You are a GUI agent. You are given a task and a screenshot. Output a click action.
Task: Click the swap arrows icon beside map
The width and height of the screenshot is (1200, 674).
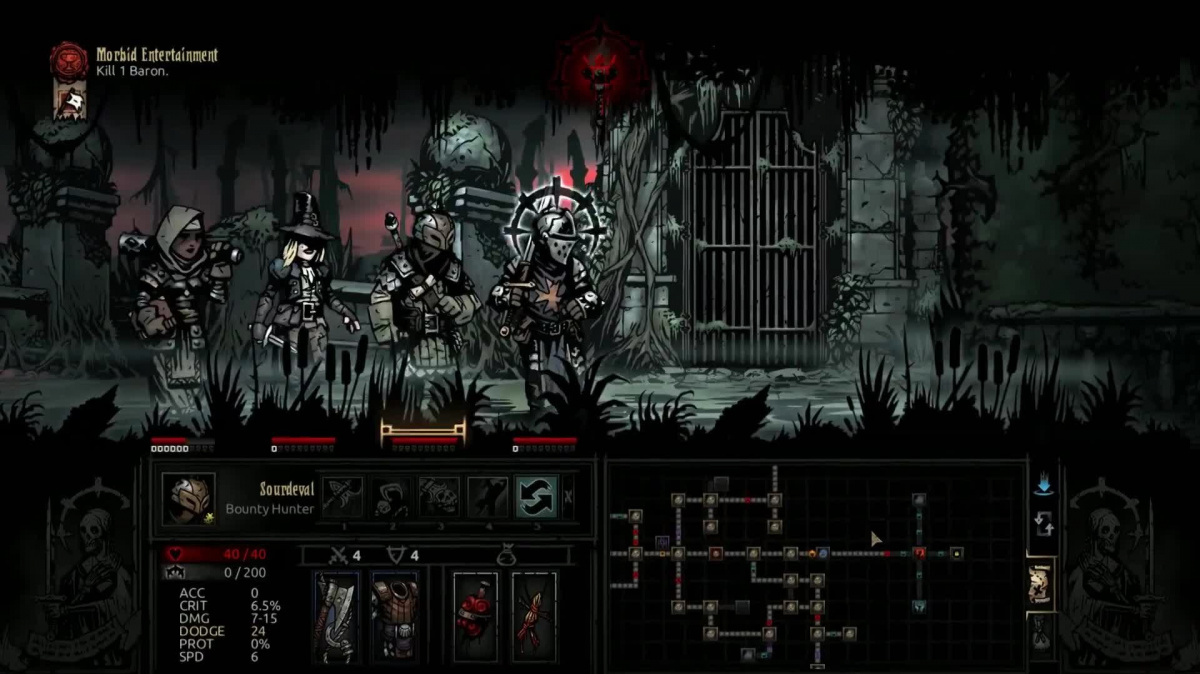tap(1044, 523)
